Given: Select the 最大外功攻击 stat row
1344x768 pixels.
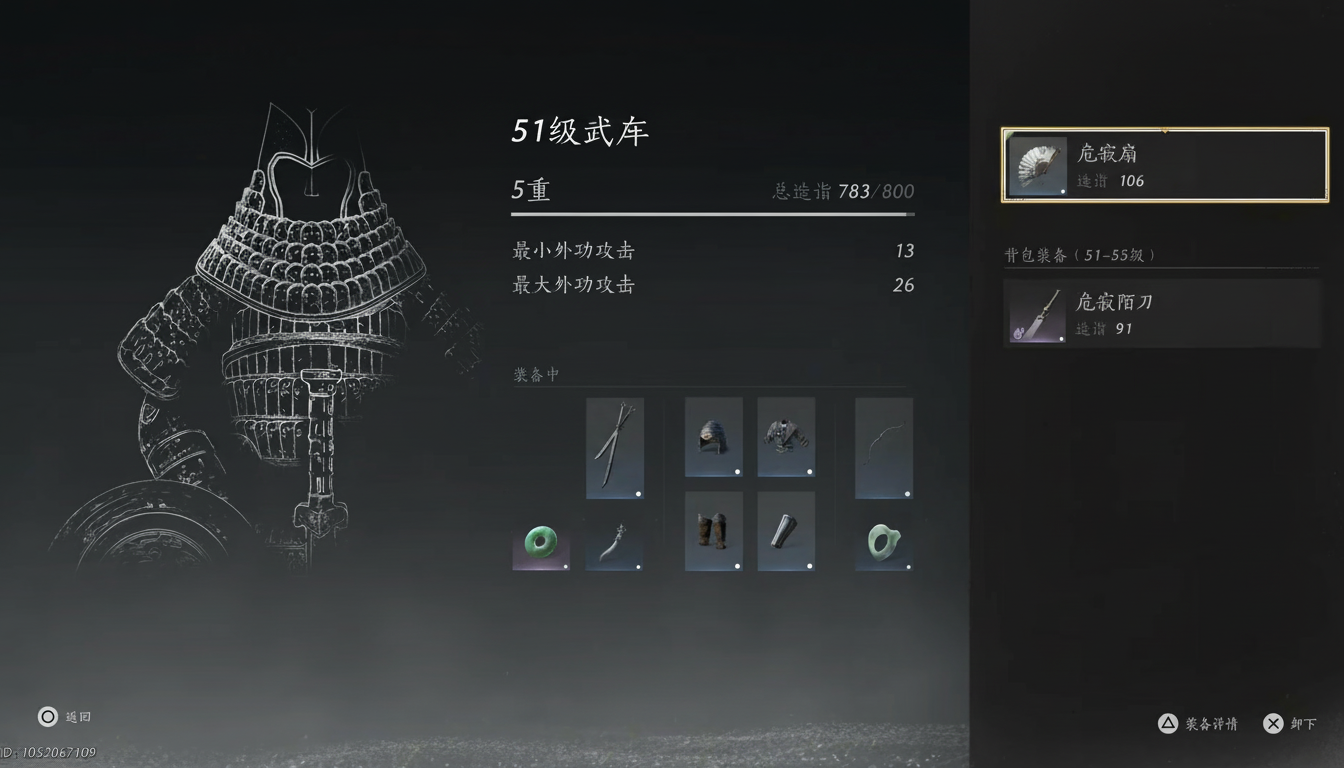Looking at the screenshot, I should click(710, 285).
